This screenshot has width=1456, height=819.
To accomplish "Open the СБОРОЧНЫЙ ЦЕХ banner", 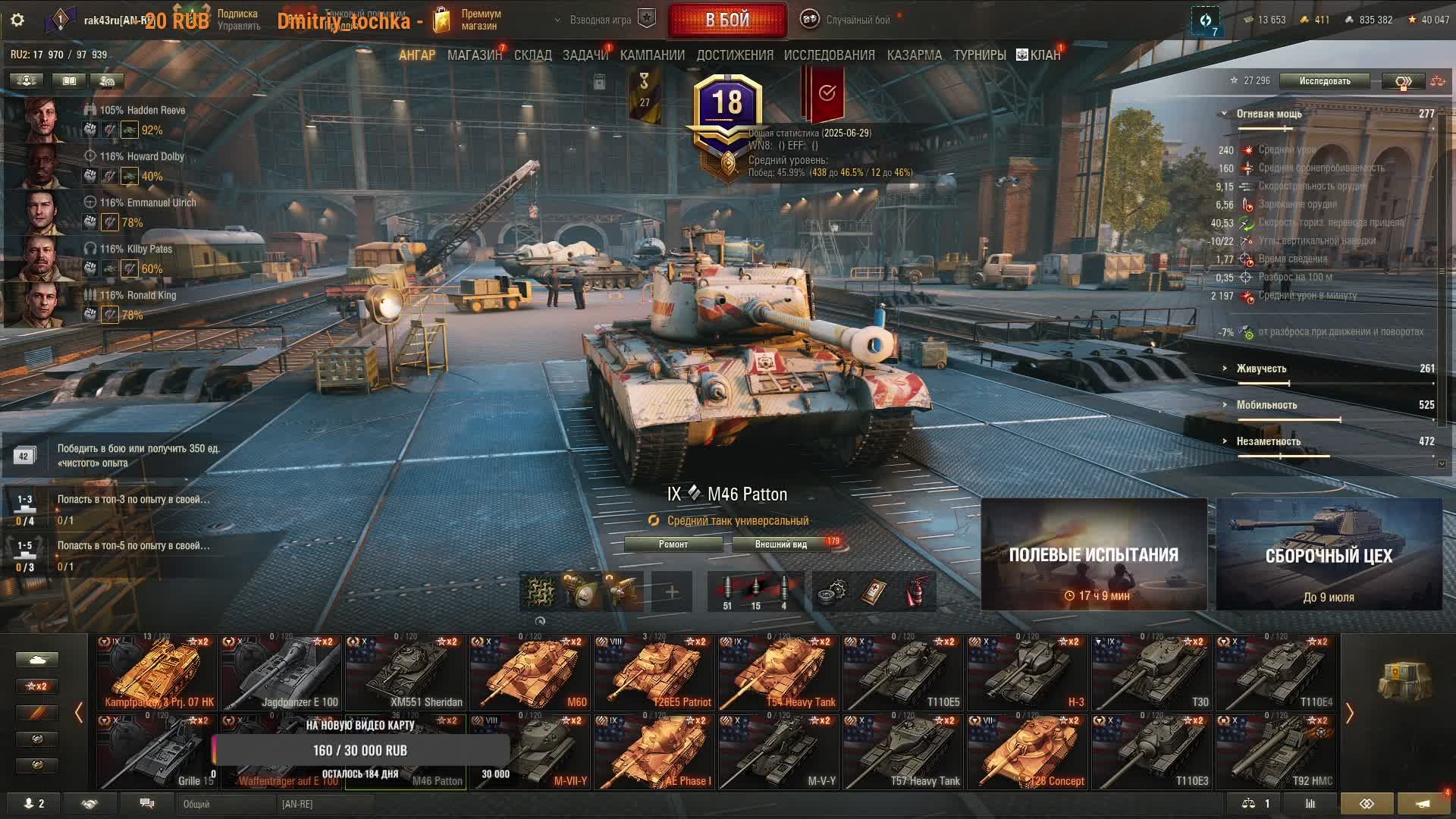I will (x=1329, y=554).
